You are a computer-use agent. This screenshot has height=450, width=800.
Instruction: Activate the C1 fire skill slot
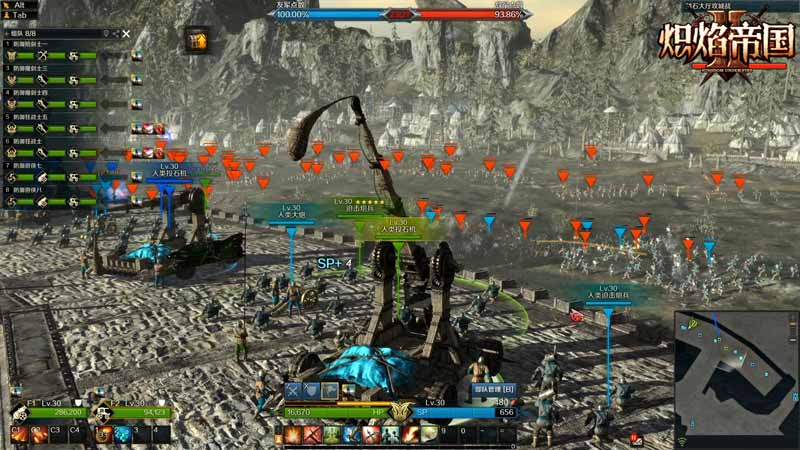tap(18, 433)
